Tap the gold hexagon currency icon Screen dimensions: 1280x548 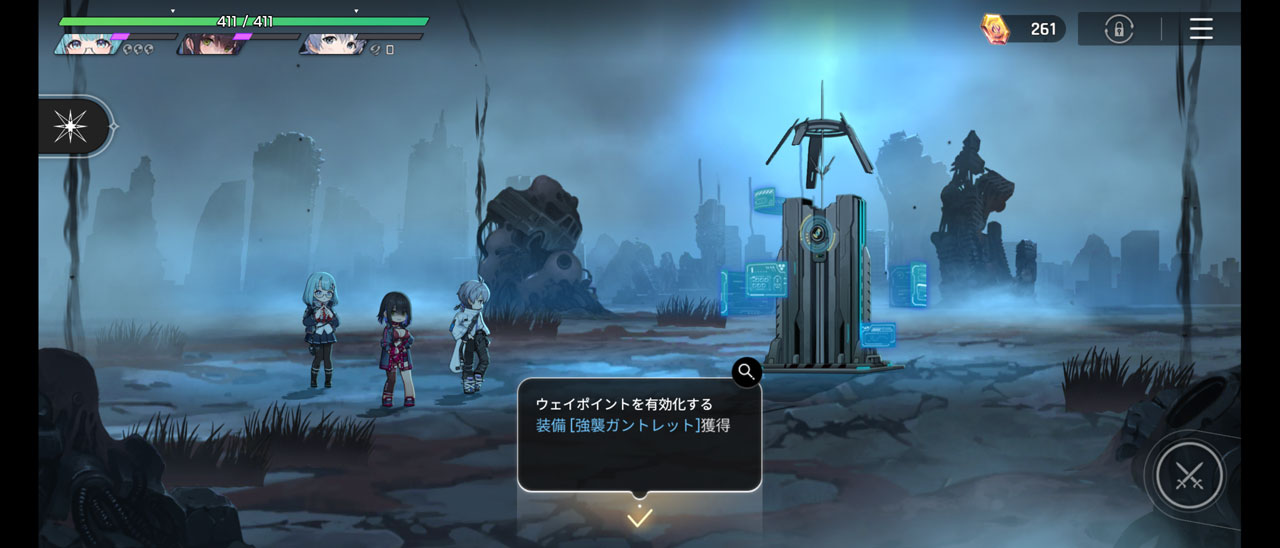click(996, 29)
